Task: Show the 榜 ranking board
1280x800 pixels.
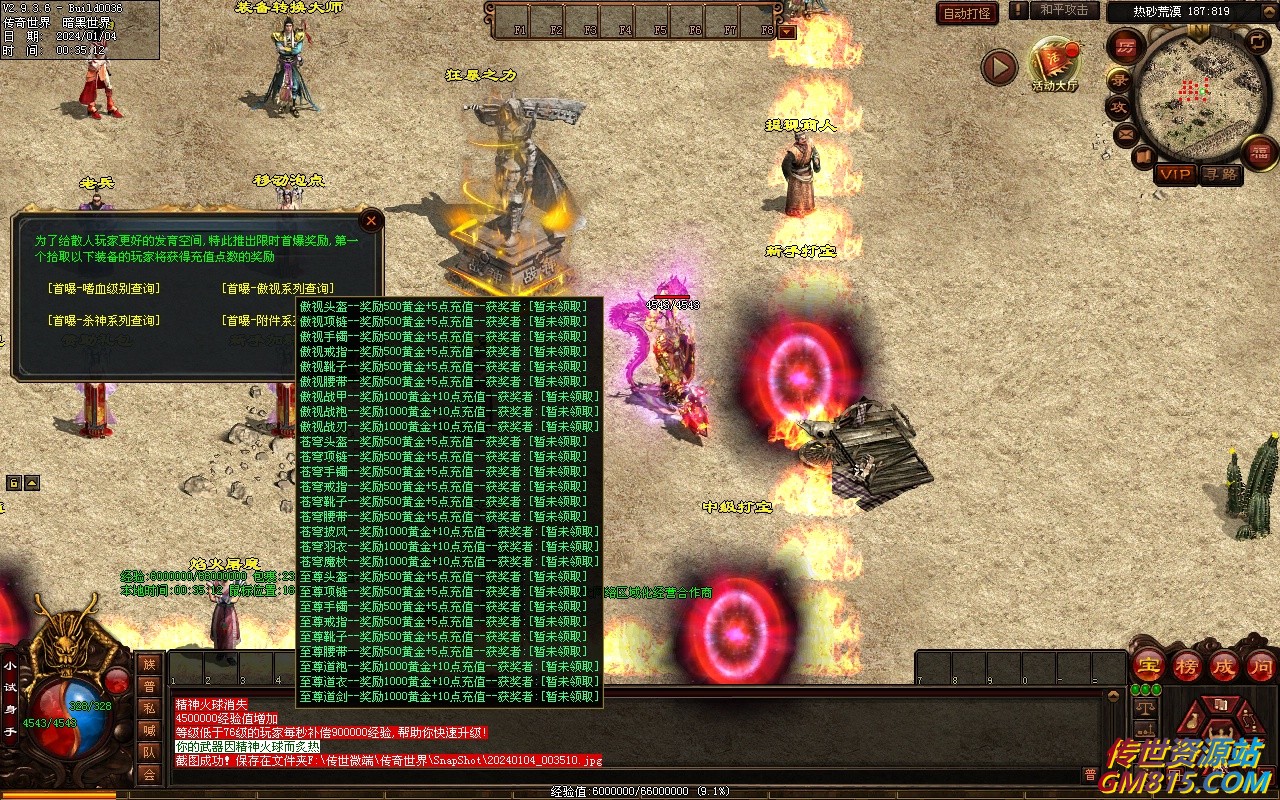Action: [1187, 665]
